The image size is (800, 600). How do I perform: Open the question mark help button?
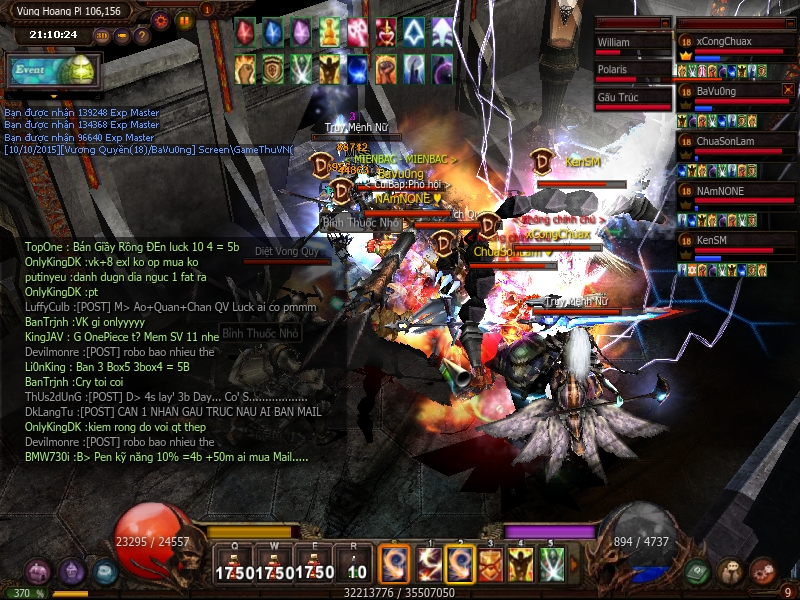[x=142, y=36]
